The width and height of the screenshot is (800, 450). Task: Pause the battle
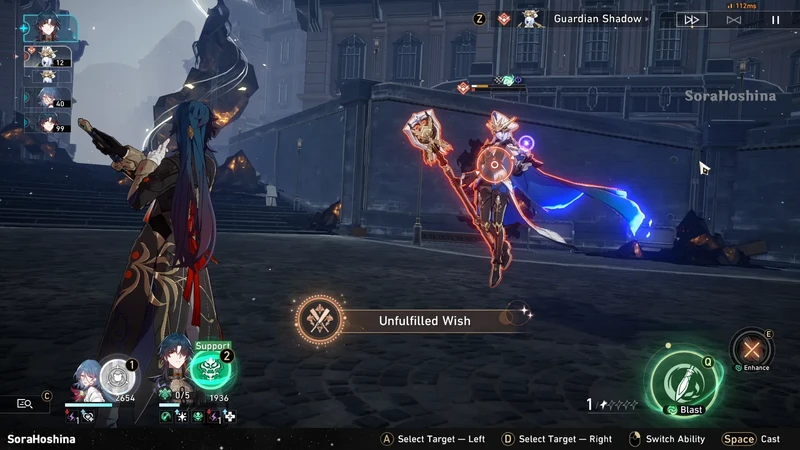coord(775,19)
